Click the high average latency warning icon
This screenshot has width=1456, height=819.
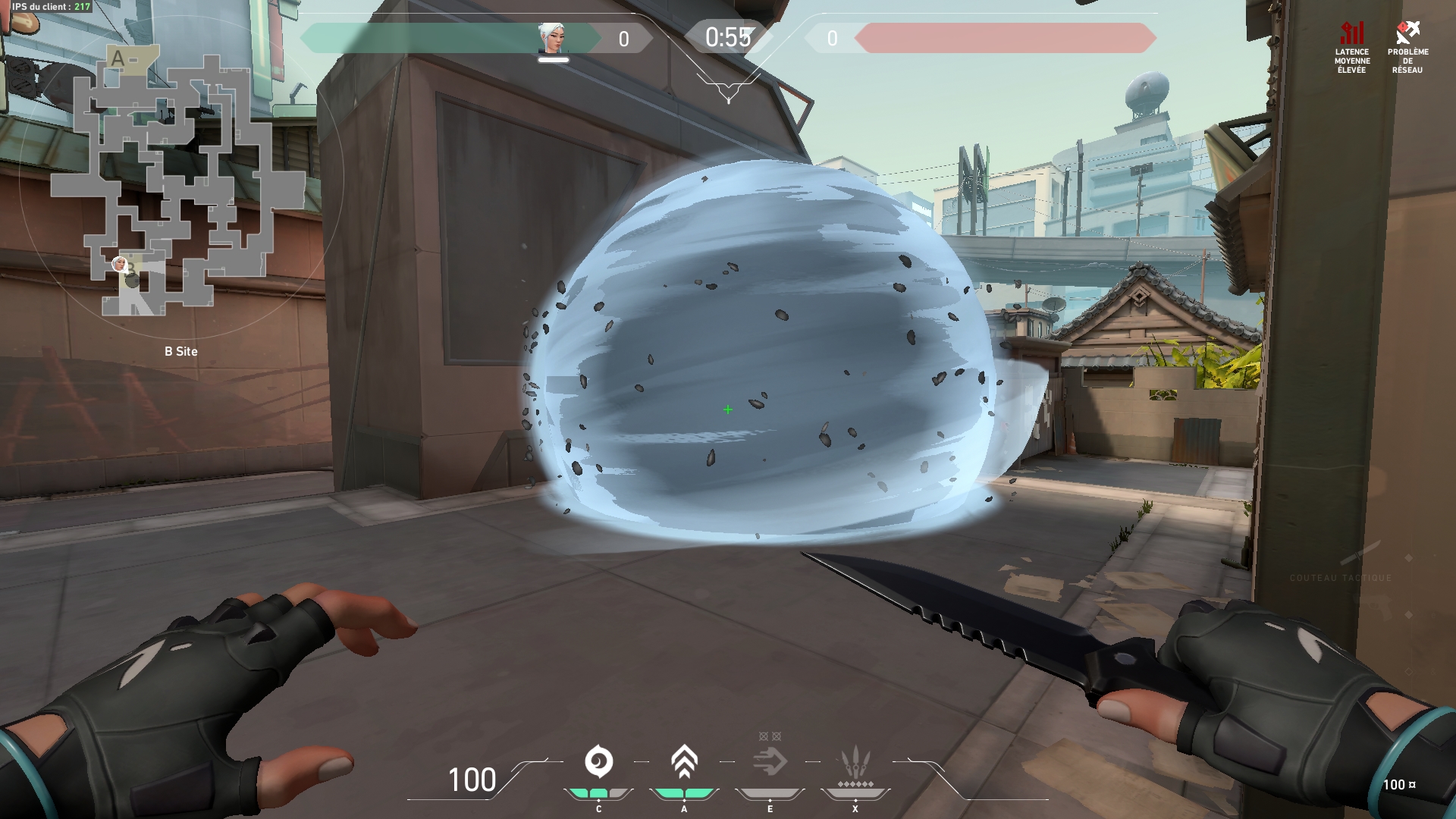tap(1352, 33)
